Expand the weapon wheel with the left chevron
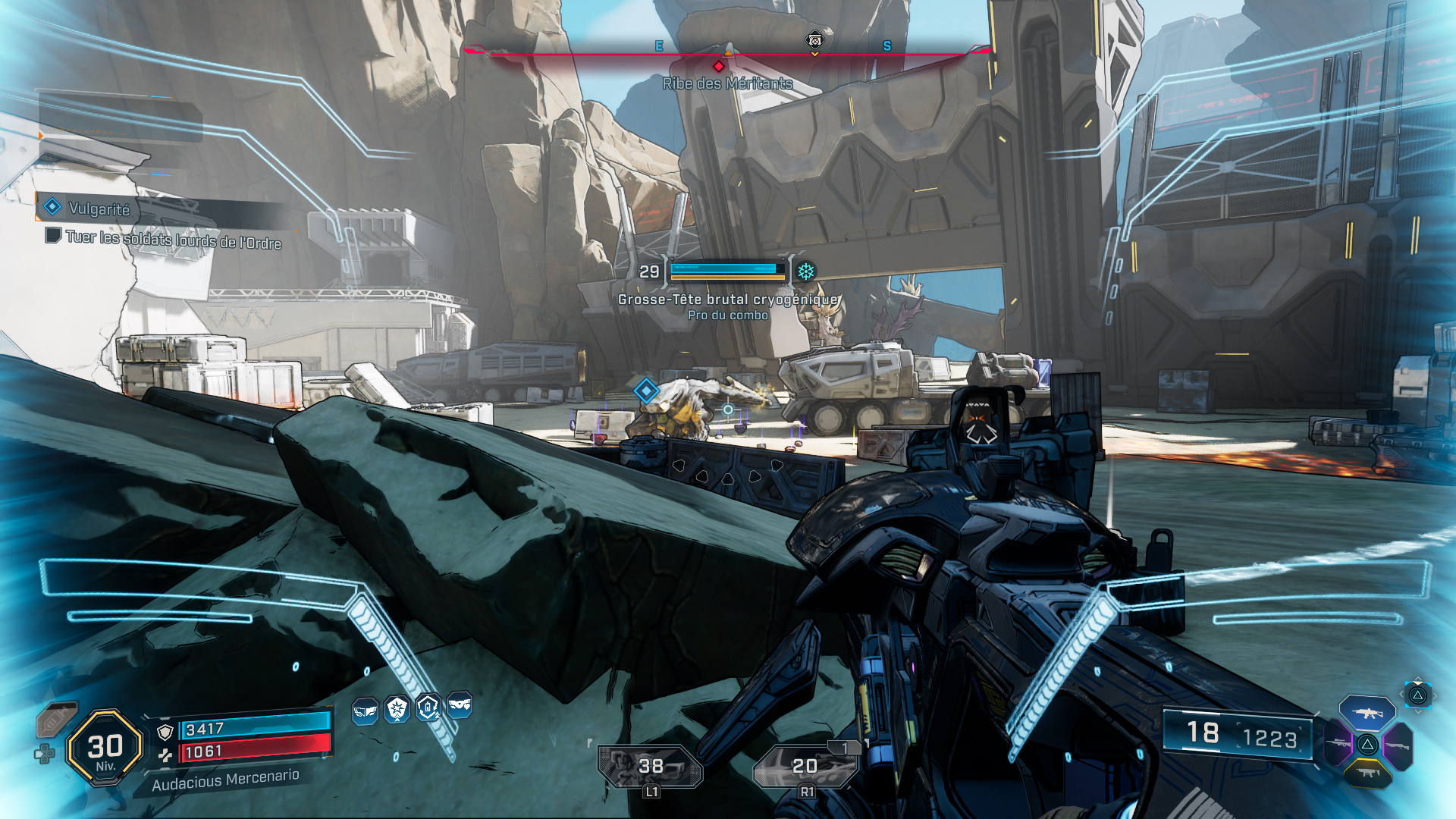Image resolution: width=1456 pixels, height=819 pixels. 1401,694
